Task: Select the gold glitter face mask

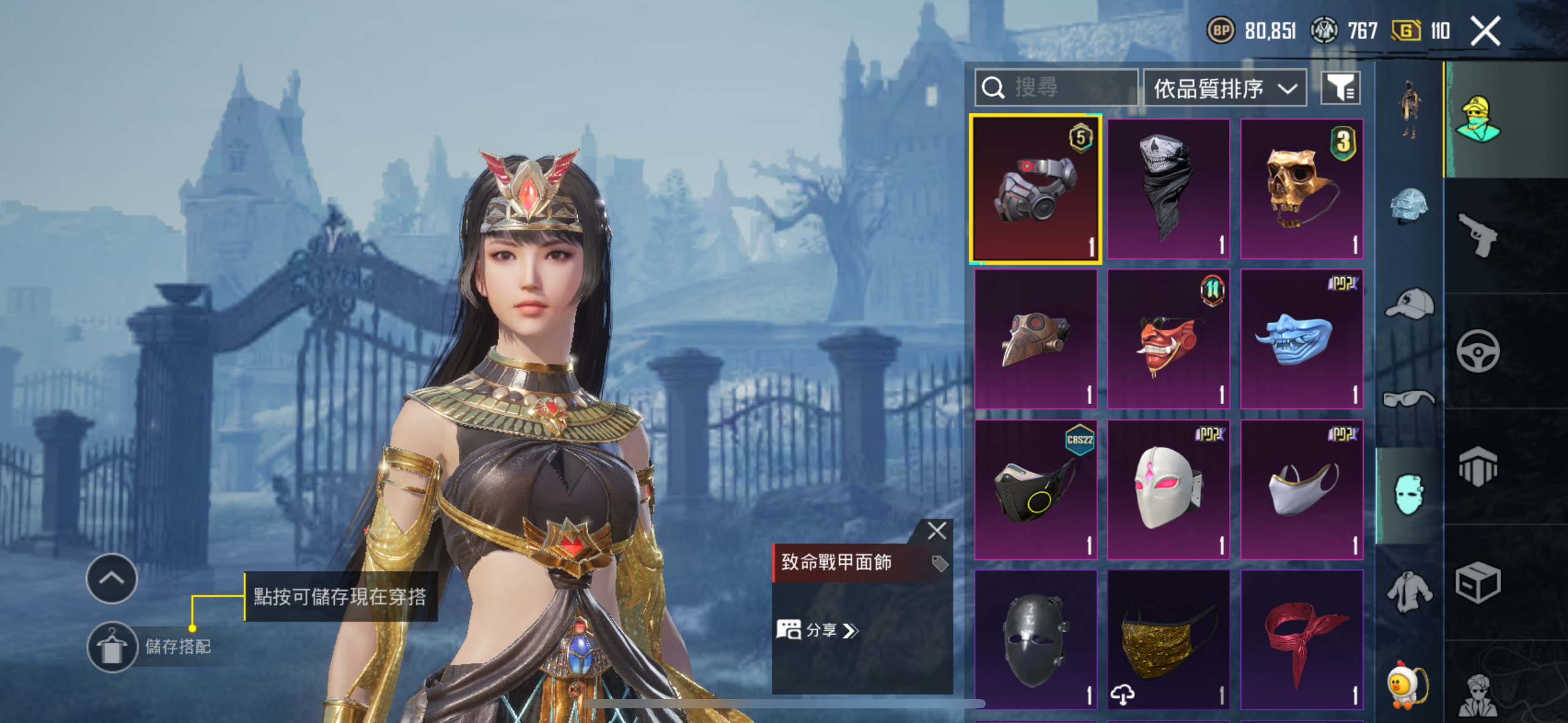Action: (1168, 640)
